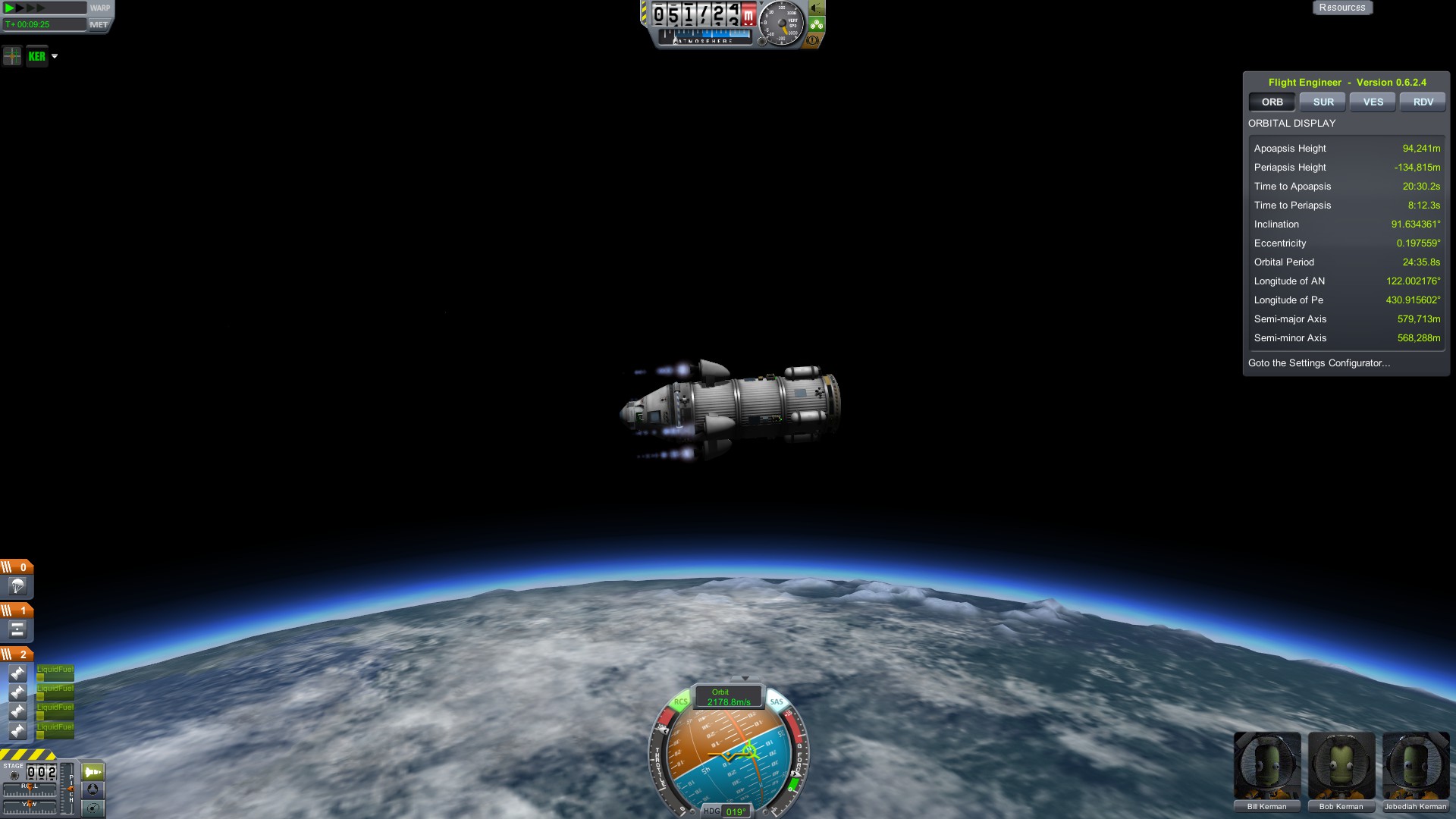
Task: Show the ORB orbital display tab
Action: pyautogui.click(x=1272, y=102)
